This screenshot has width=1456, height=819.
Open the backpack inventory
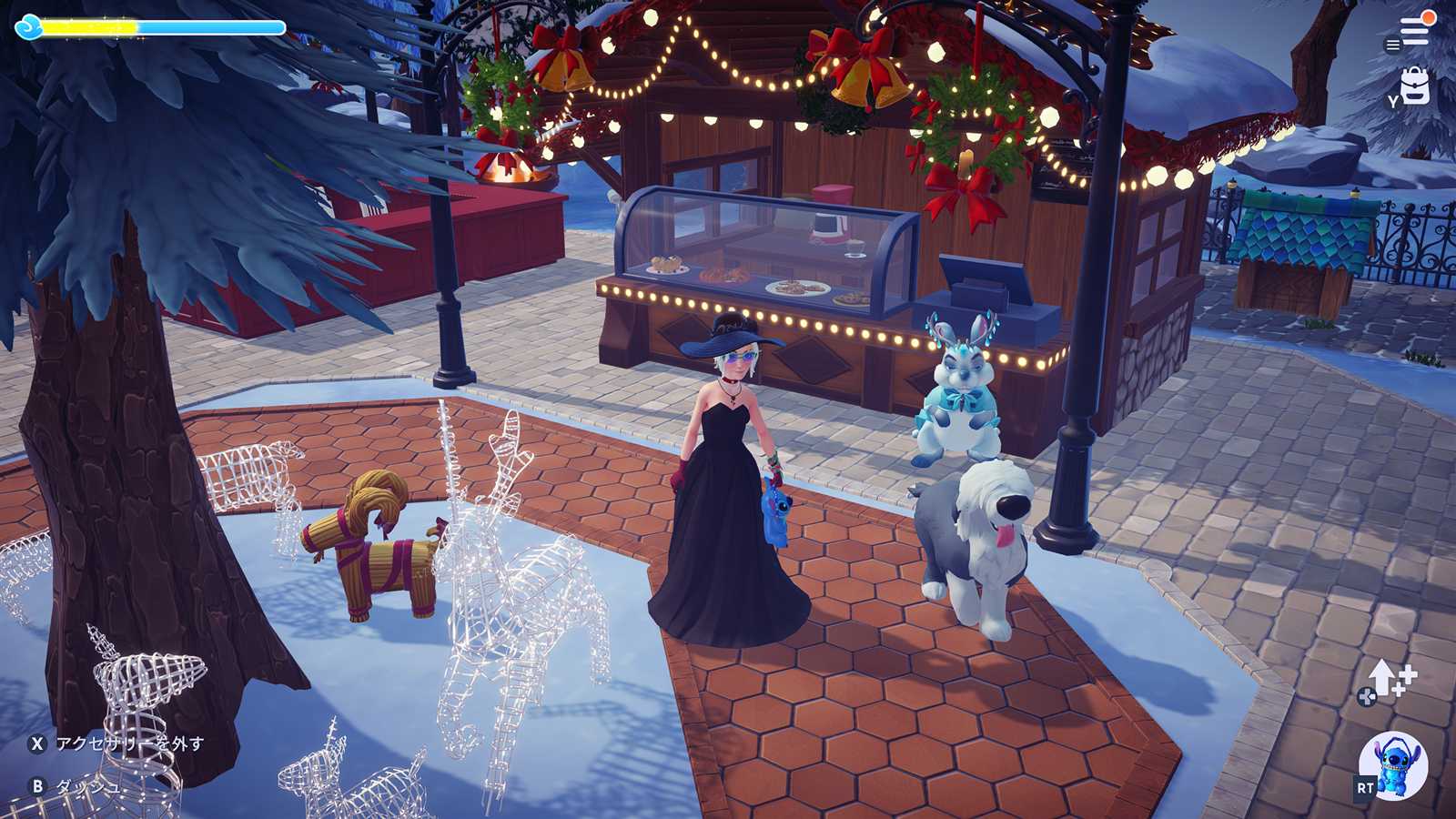coord(1415,87)
